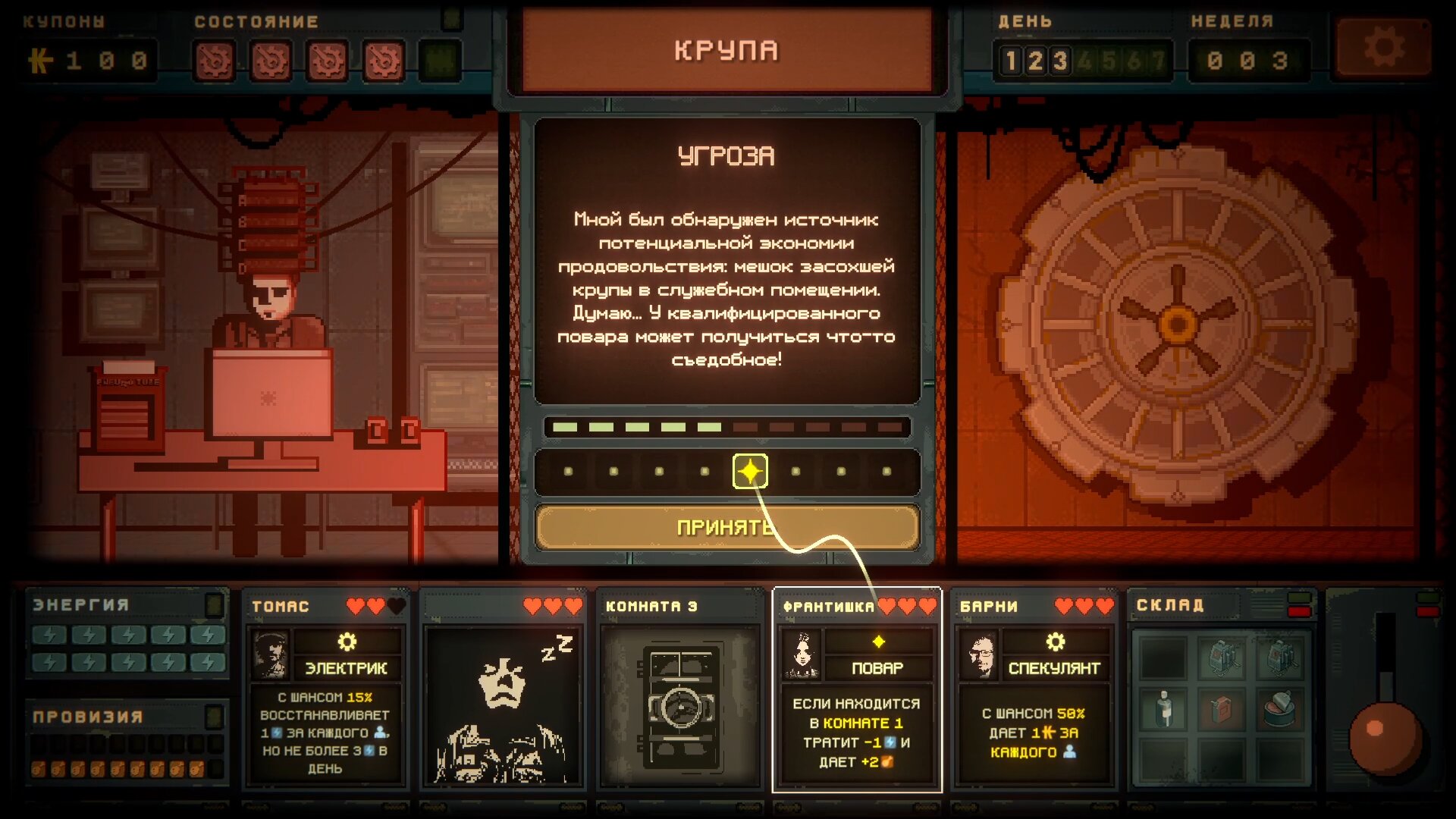Viewport: 1456px width, 819px height.
Task: Click the highlighted yellow star slot
Action: point(750,471)
